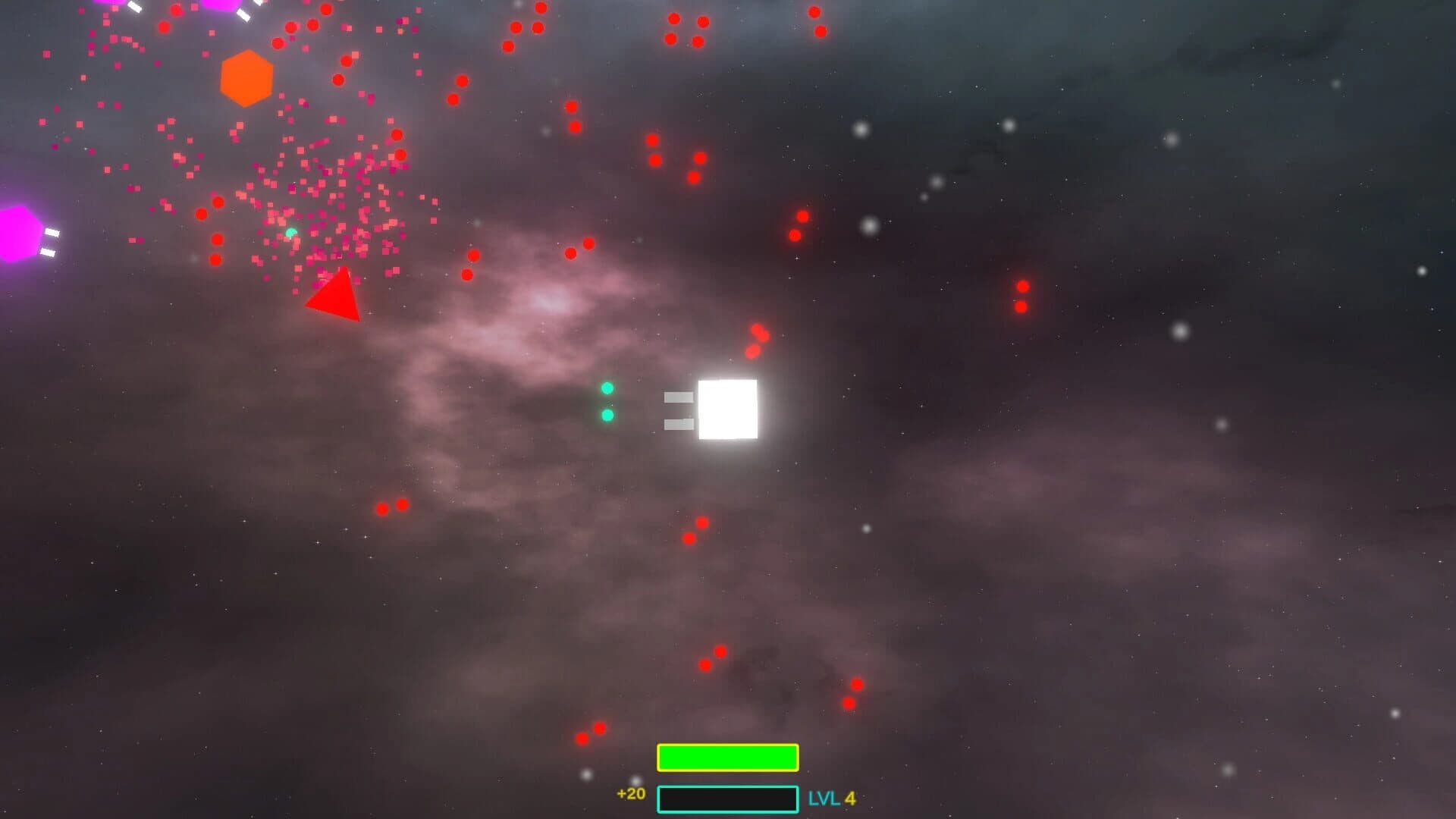Select the white player ship square

[x=728, y=410]
